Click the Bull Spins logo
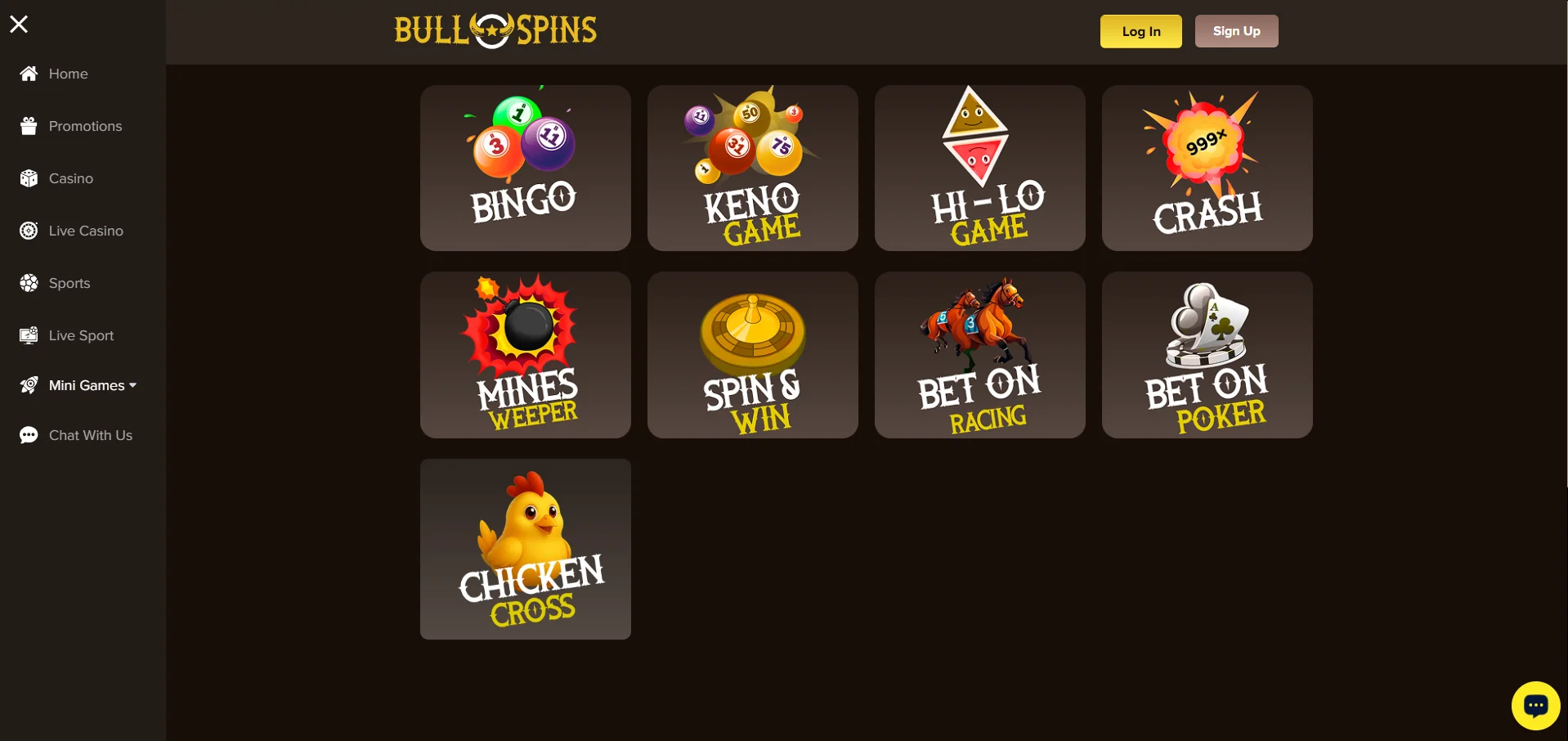Screen dimensions: 1568x741 coord(495,30)
